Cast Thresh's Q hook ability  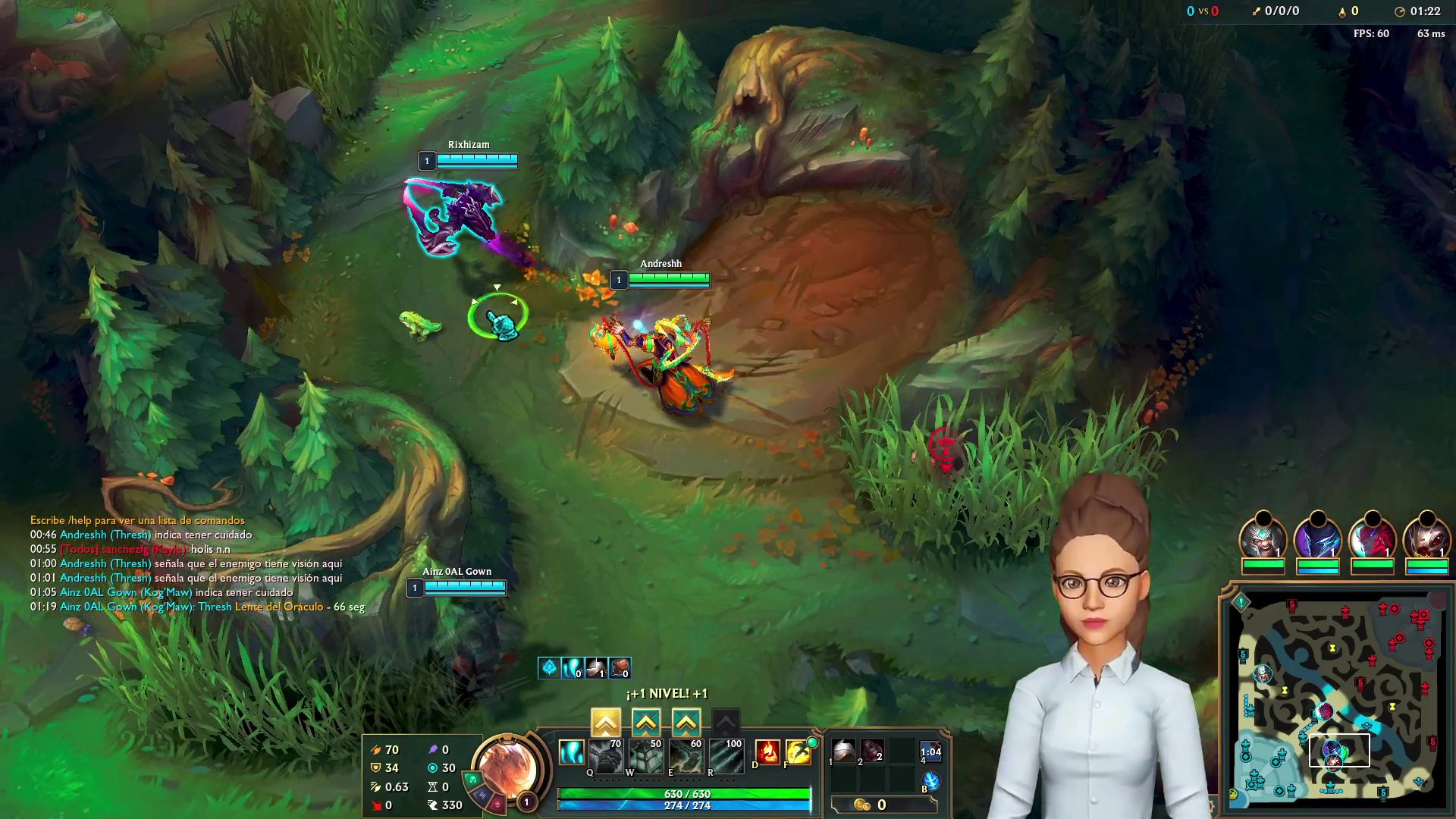click(x=606, y=756)
